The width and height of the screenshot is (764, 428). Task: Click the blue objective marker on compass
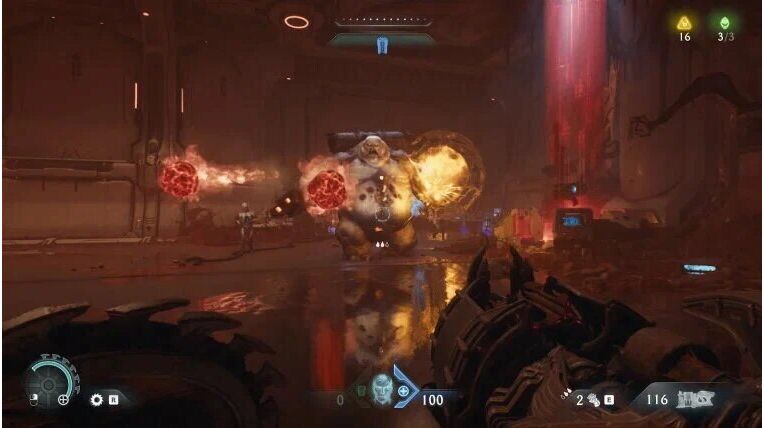(x=382, y=44)
